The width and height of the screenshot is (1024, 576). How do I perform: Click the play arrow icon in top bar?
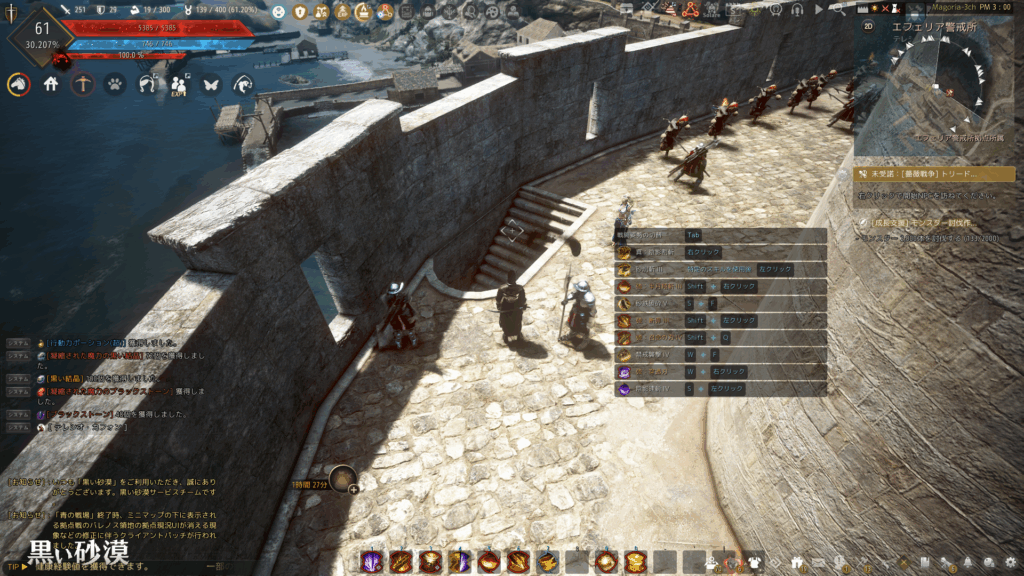pyautogui.click(x=819, y=9)
